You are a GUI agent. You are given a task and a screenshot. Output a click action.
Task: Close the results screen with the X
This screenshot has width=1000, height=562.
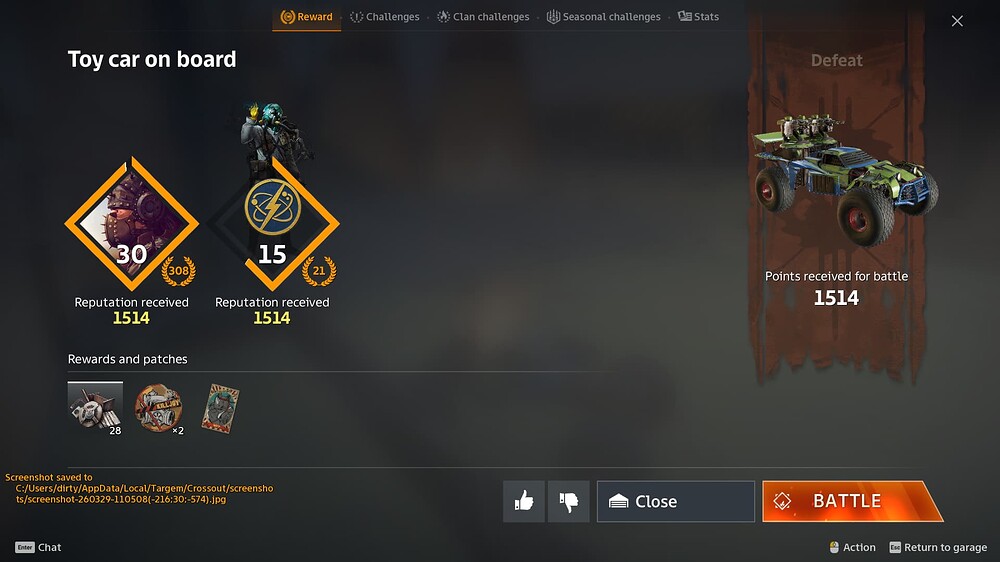[x=957, y=21]
